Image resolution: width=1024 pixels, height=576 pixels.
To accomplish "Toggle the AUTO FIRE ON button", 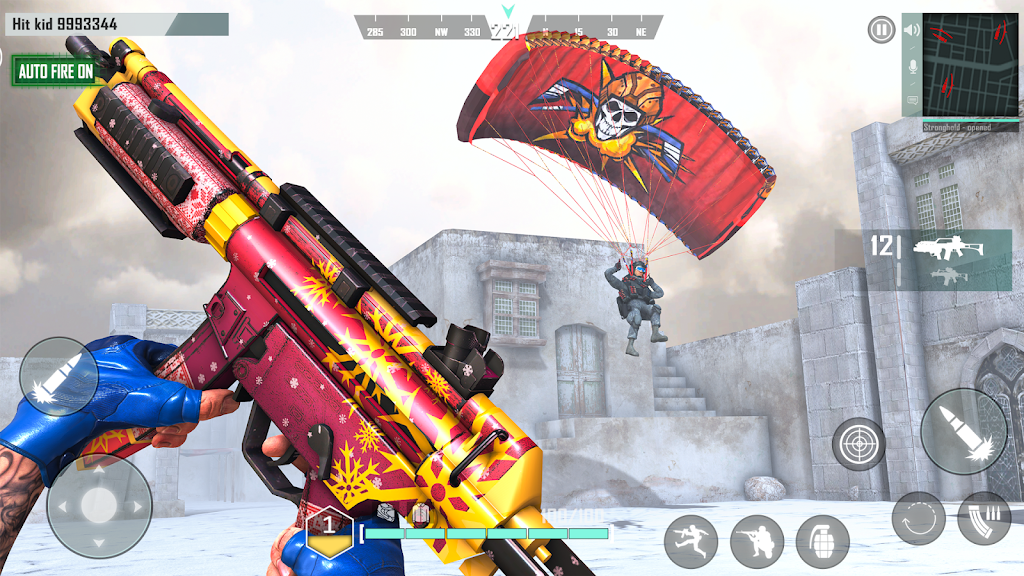I will point(56,72).
